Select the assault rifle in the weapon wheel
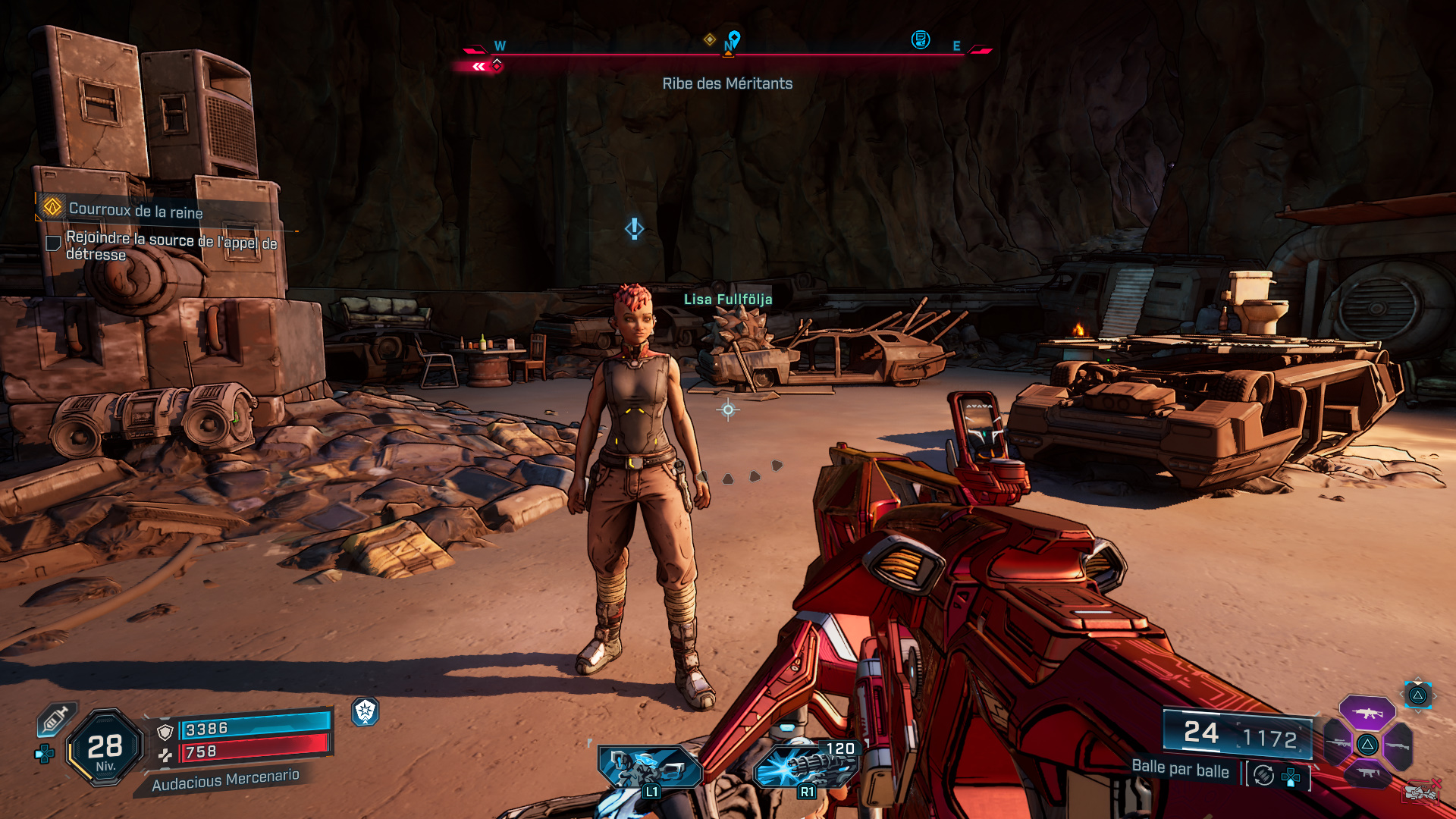 [x=1367, y=713]
